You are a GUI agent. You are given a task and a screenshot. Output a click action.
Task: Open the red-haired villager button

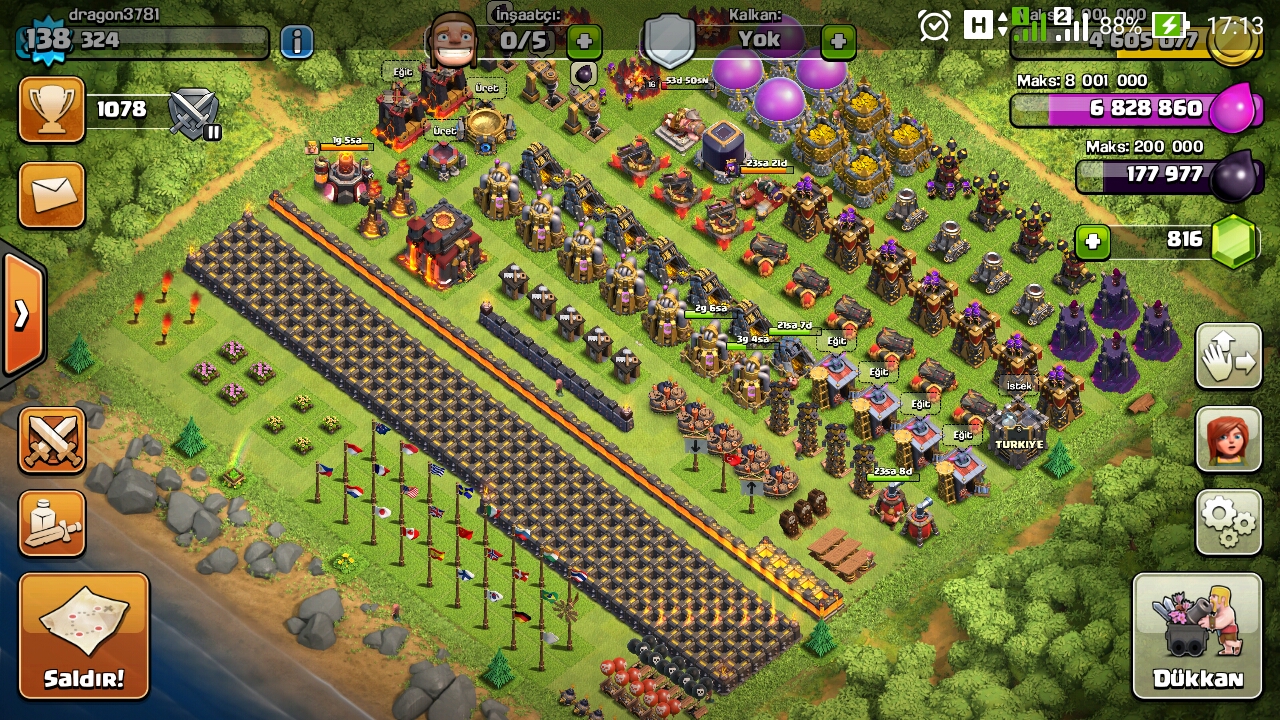[x=1228, y=439]
